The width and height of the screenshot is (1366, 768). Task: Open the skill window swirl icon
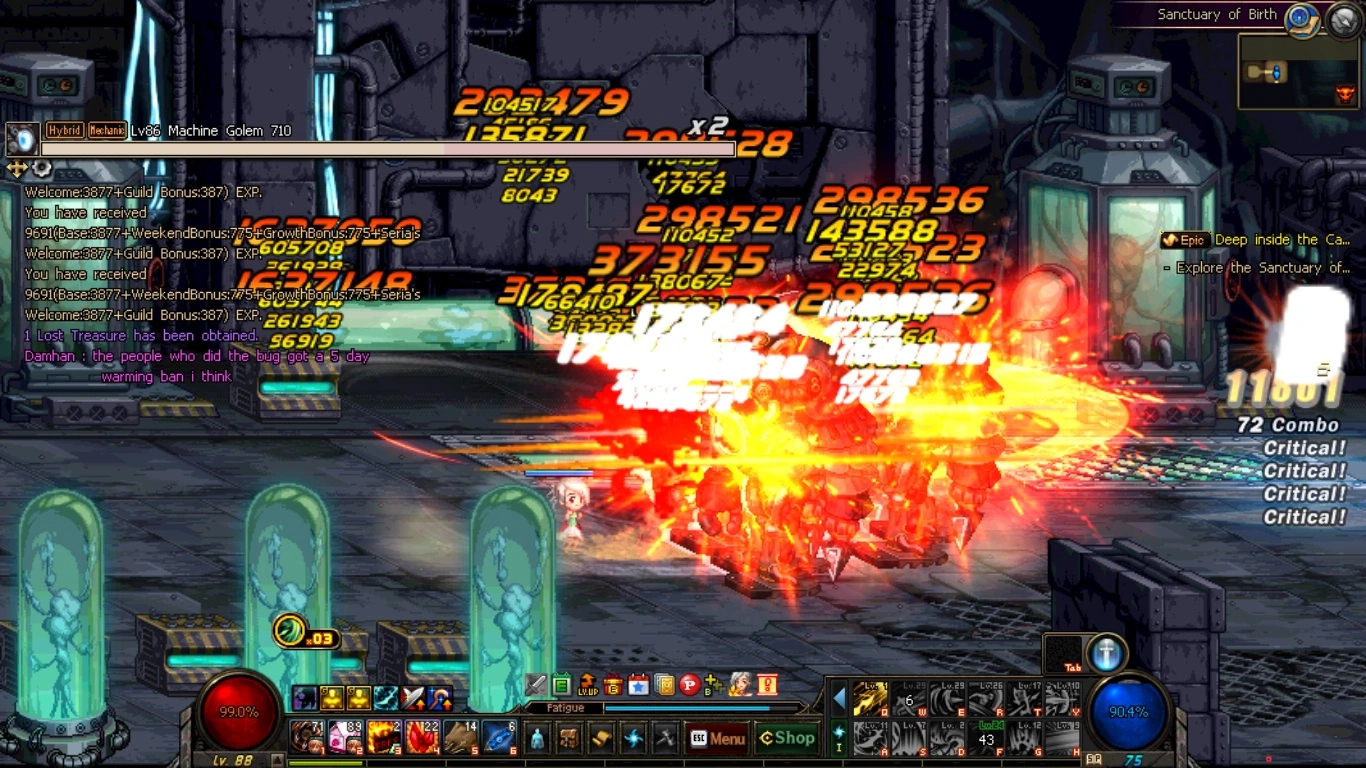[633, 739]
